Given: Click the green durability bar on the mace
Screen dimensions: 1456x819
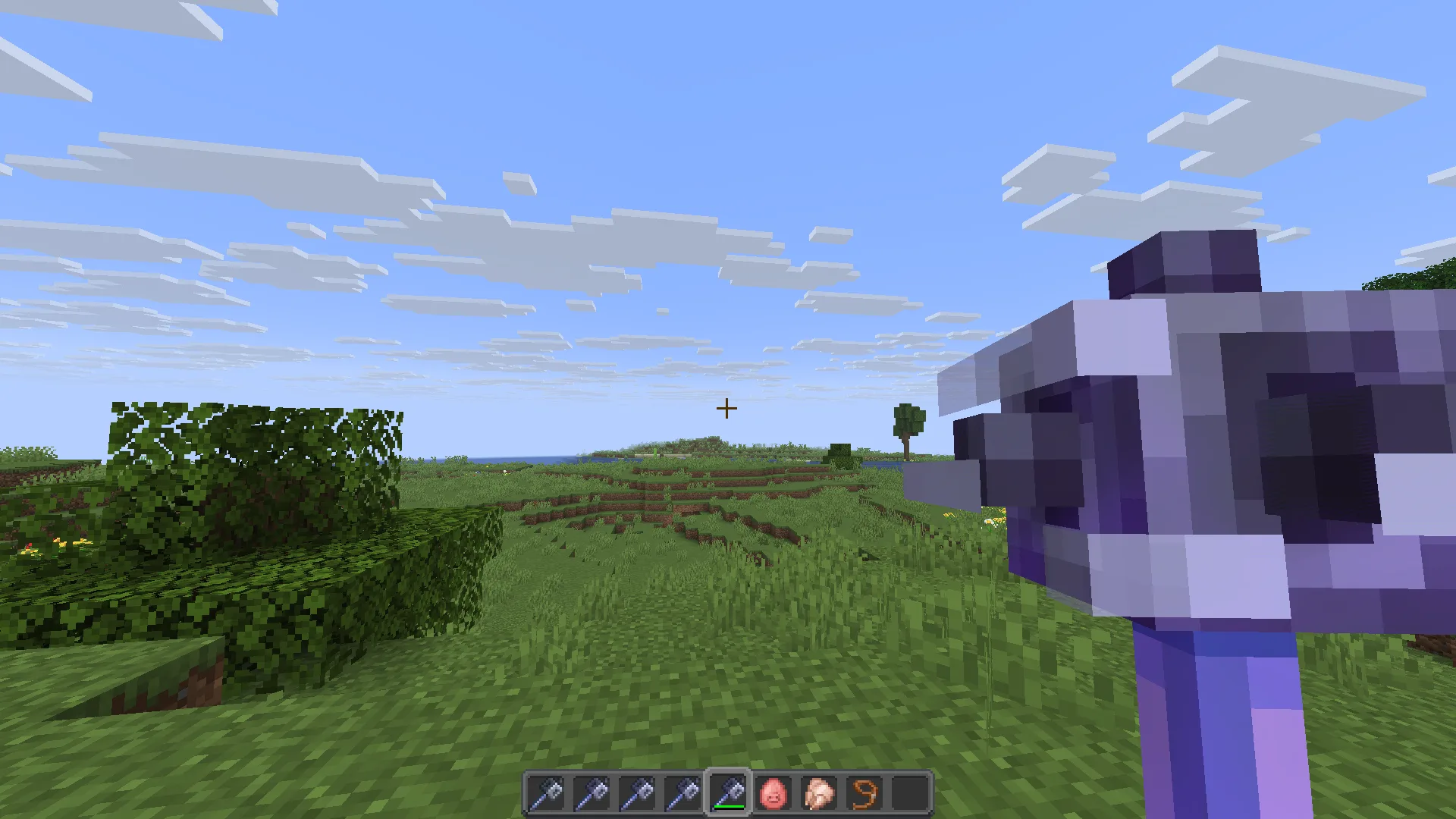Looking at the screenshot, I should pos(730,806).
